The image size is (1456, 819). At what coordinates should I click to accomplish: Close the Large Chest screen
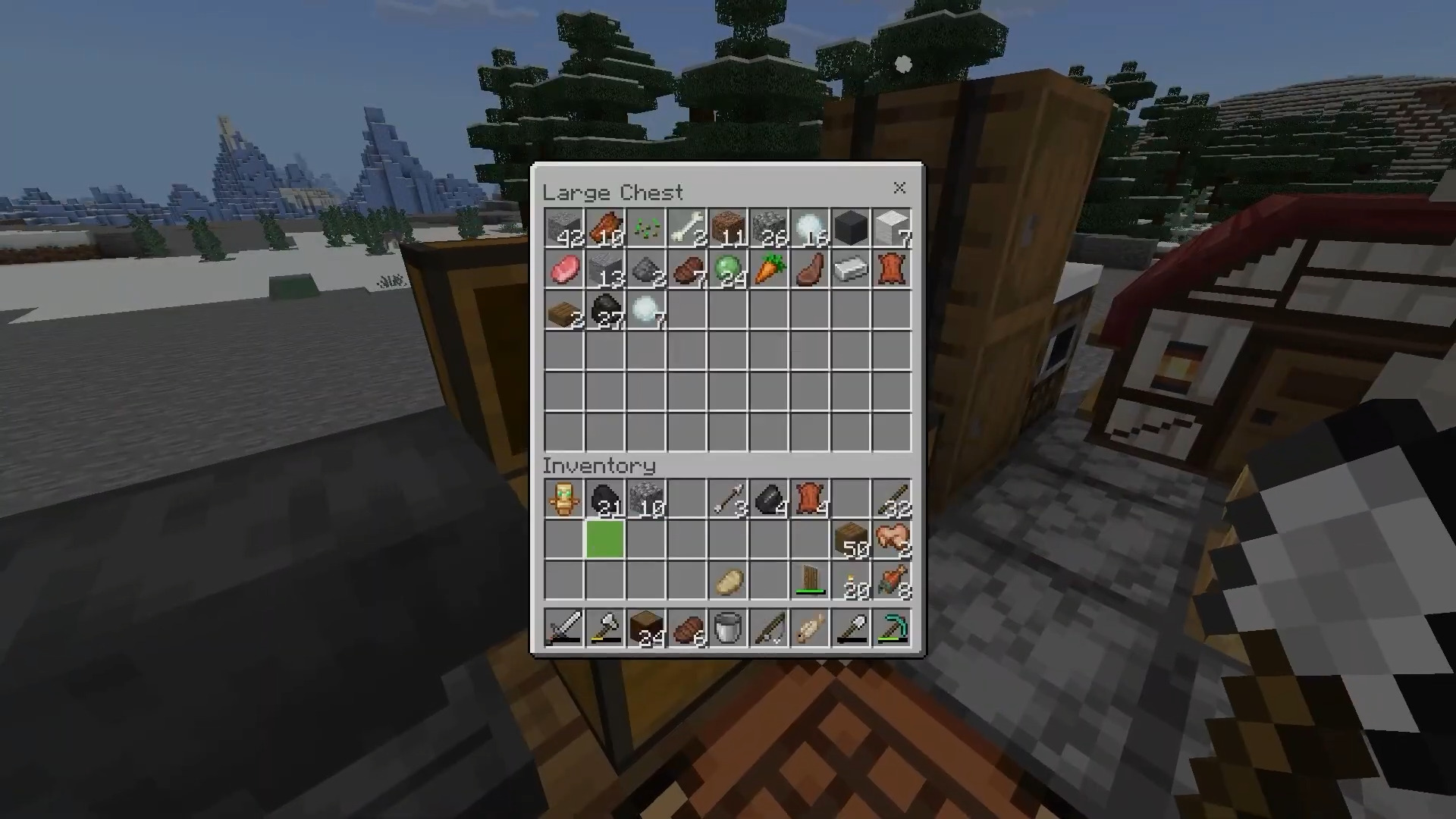pos(900,188)
